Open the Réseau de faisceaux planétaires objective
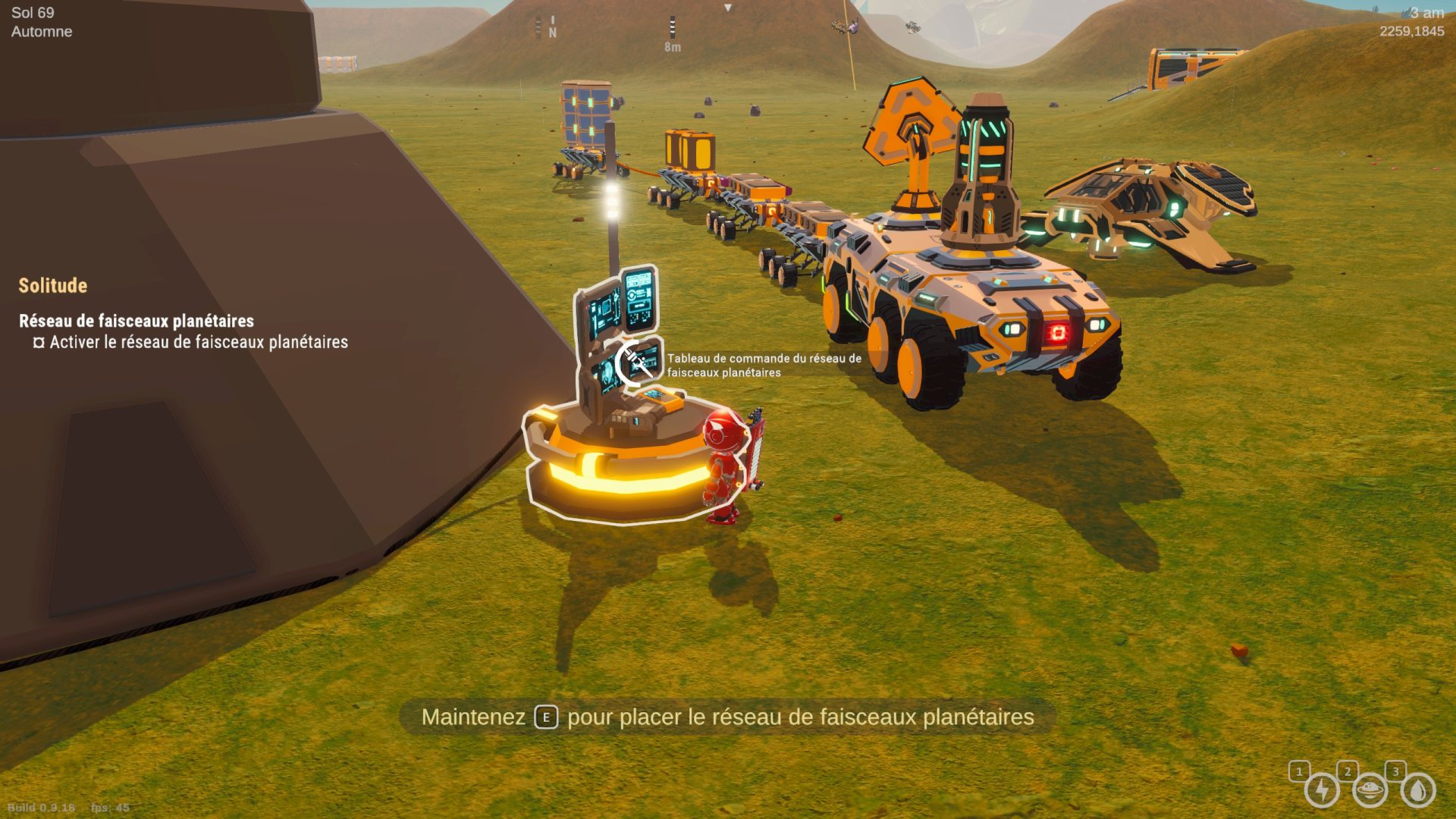 coord(136,321)
